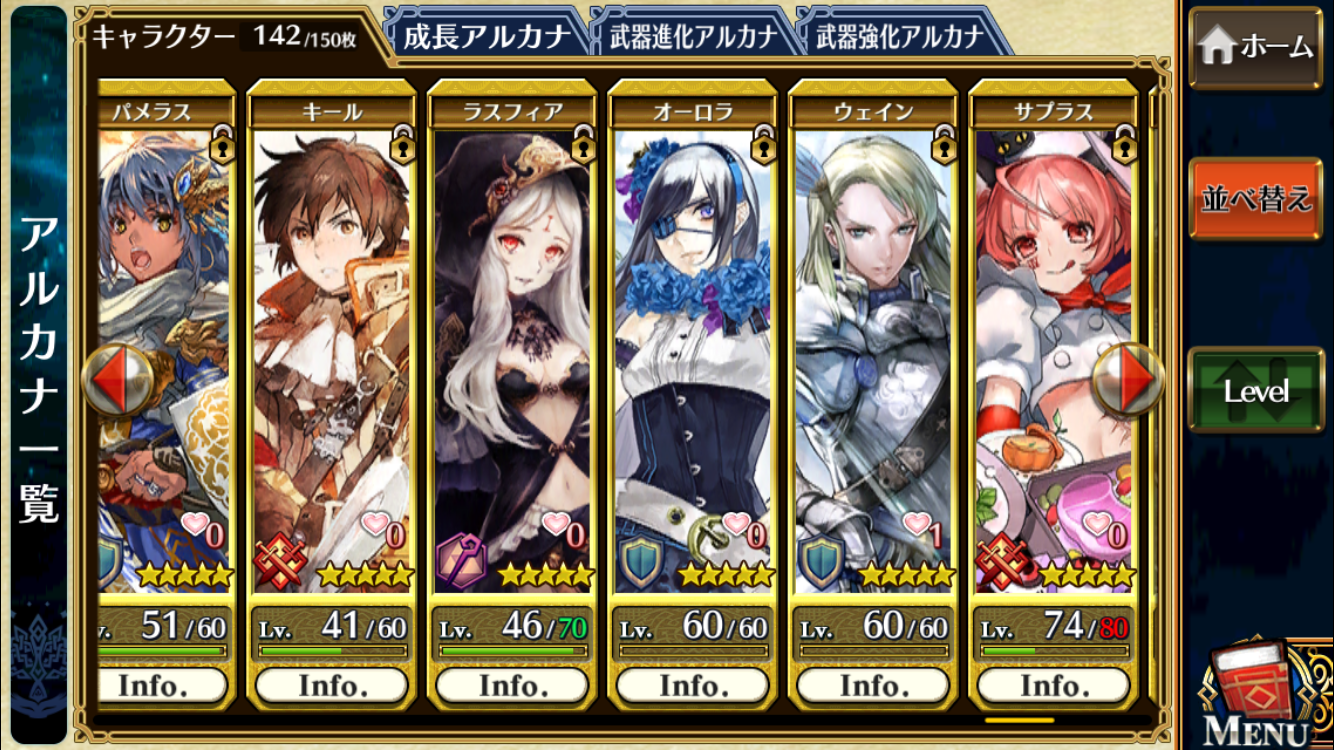Open Info for パメラス

[164, 686]
